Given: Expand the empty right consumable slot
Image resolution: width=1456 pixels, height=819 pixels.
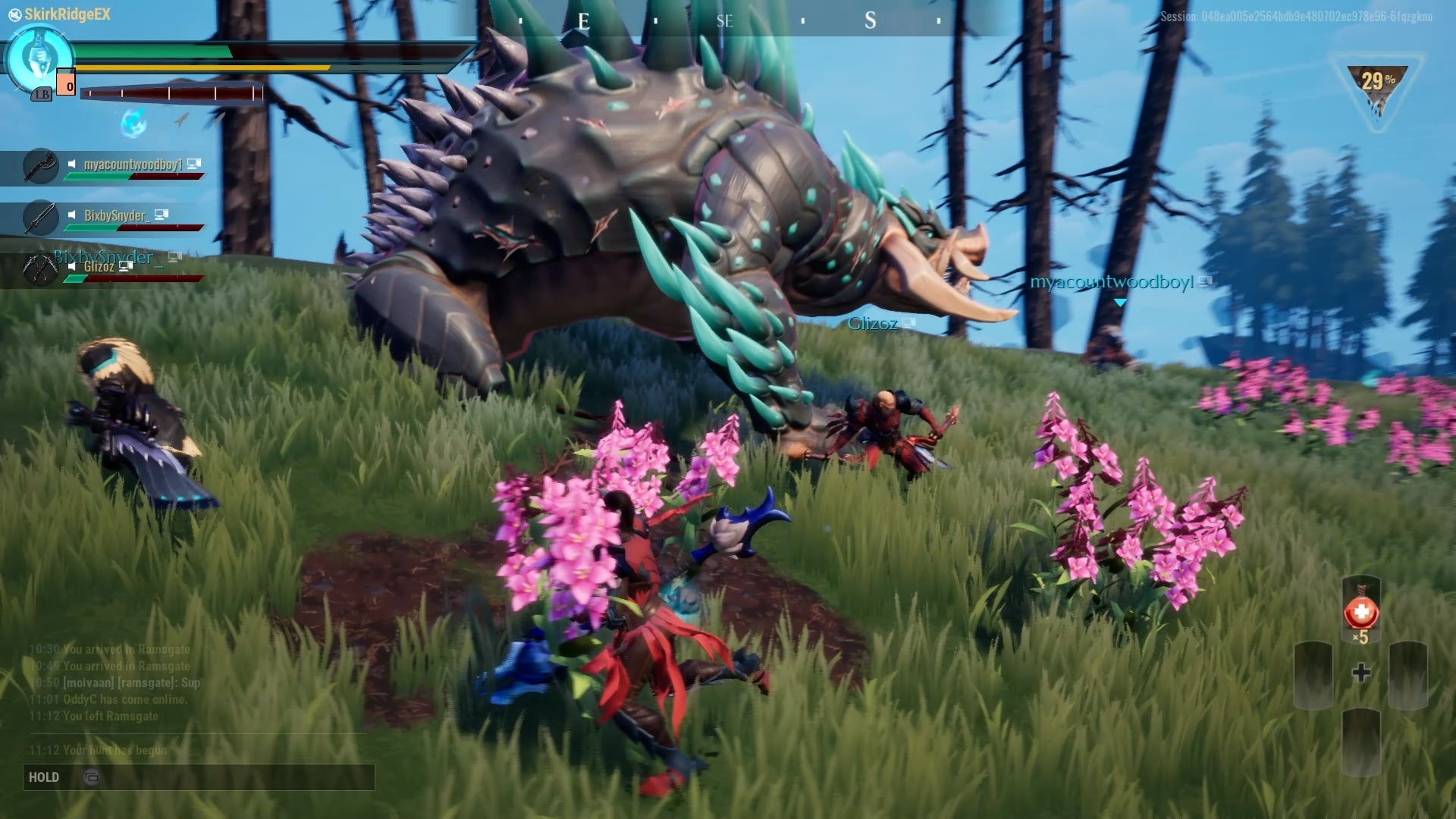Looking at the screenshot, I should coord(1408,675).
